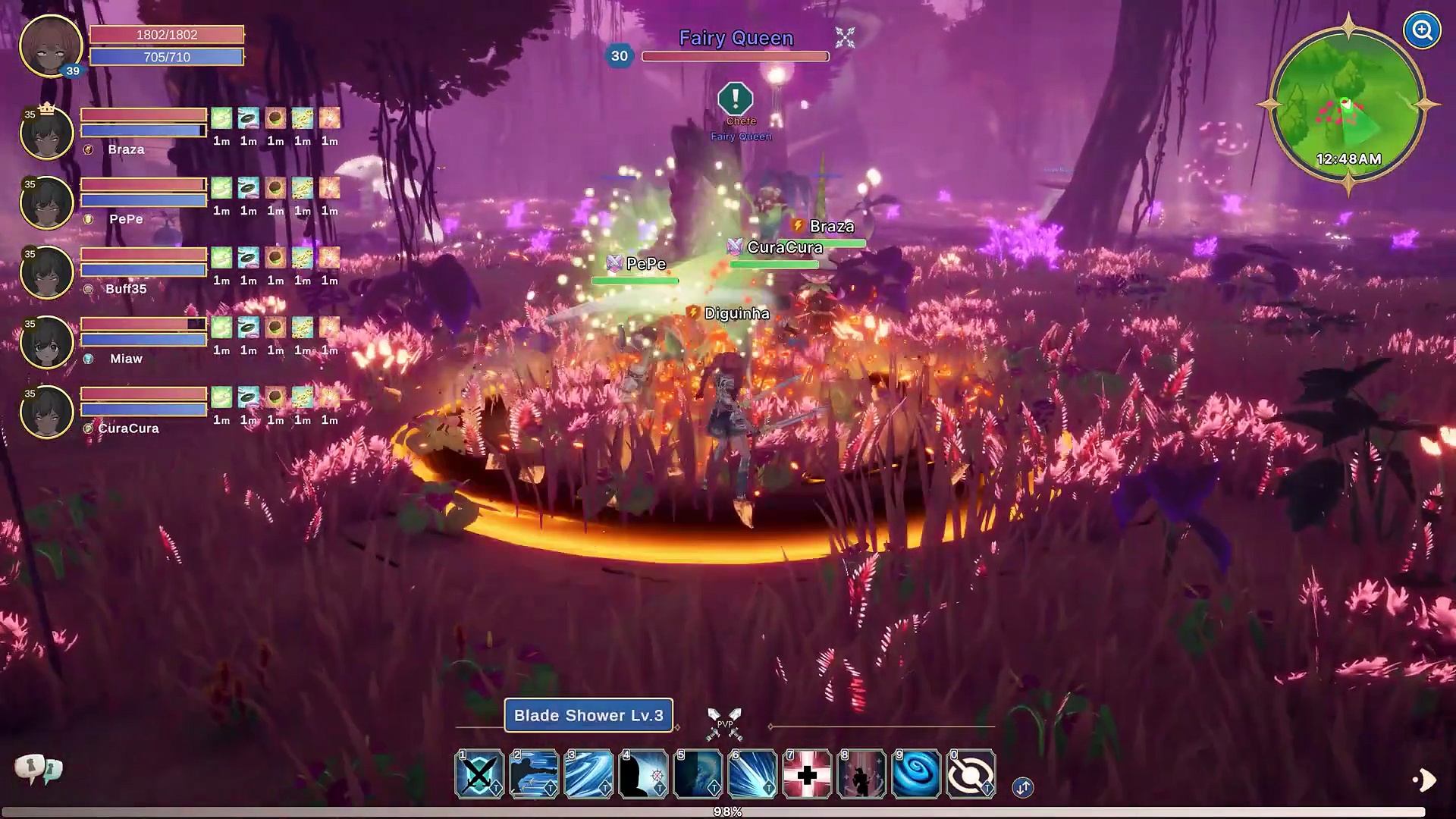Viewport: 1456px width, 819px height.
Task: Open the chat bubbles window
Action: click(x=38, y=770)
